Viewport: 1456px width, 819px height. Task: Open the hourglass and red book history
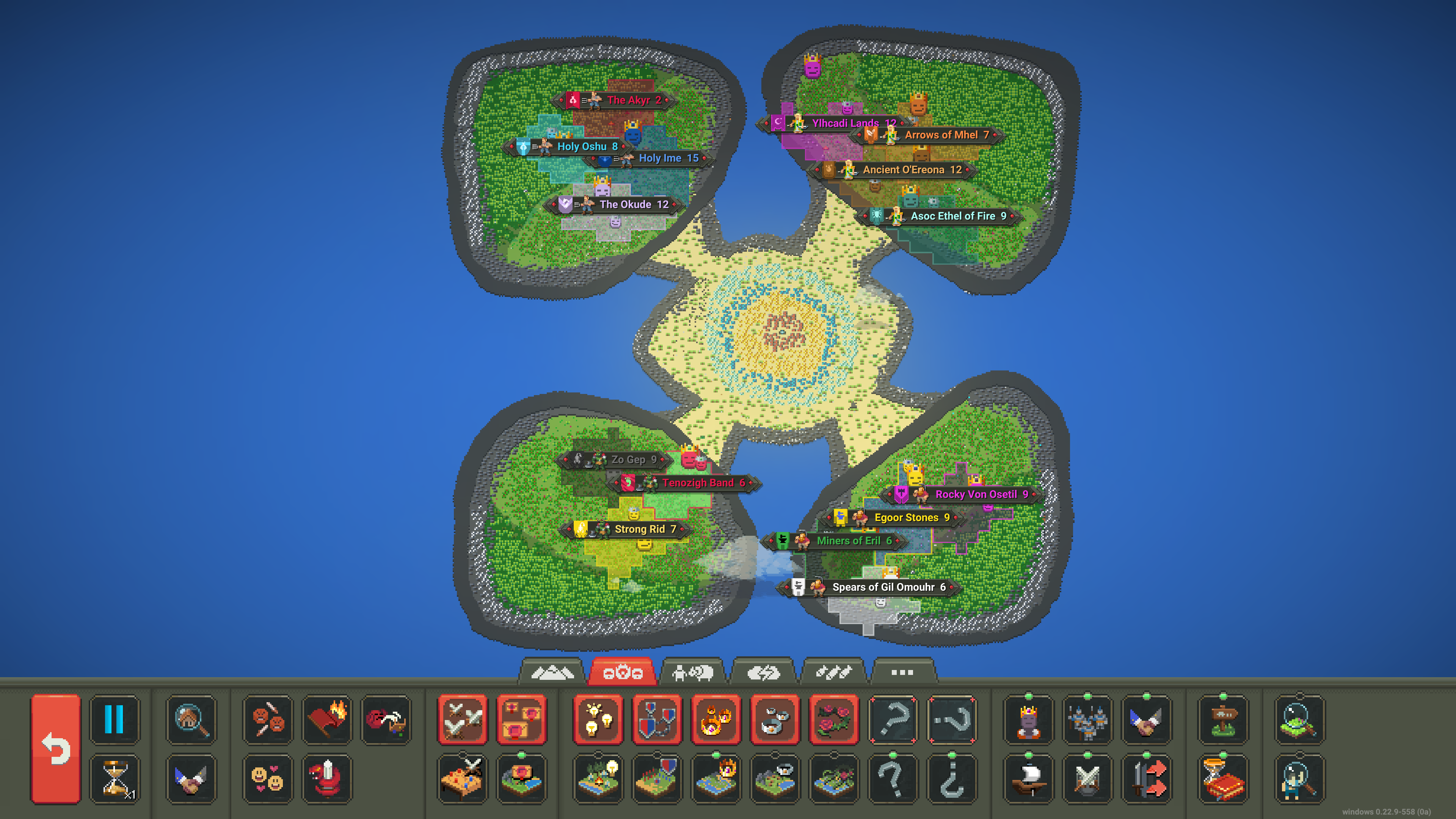[1223, 780]
